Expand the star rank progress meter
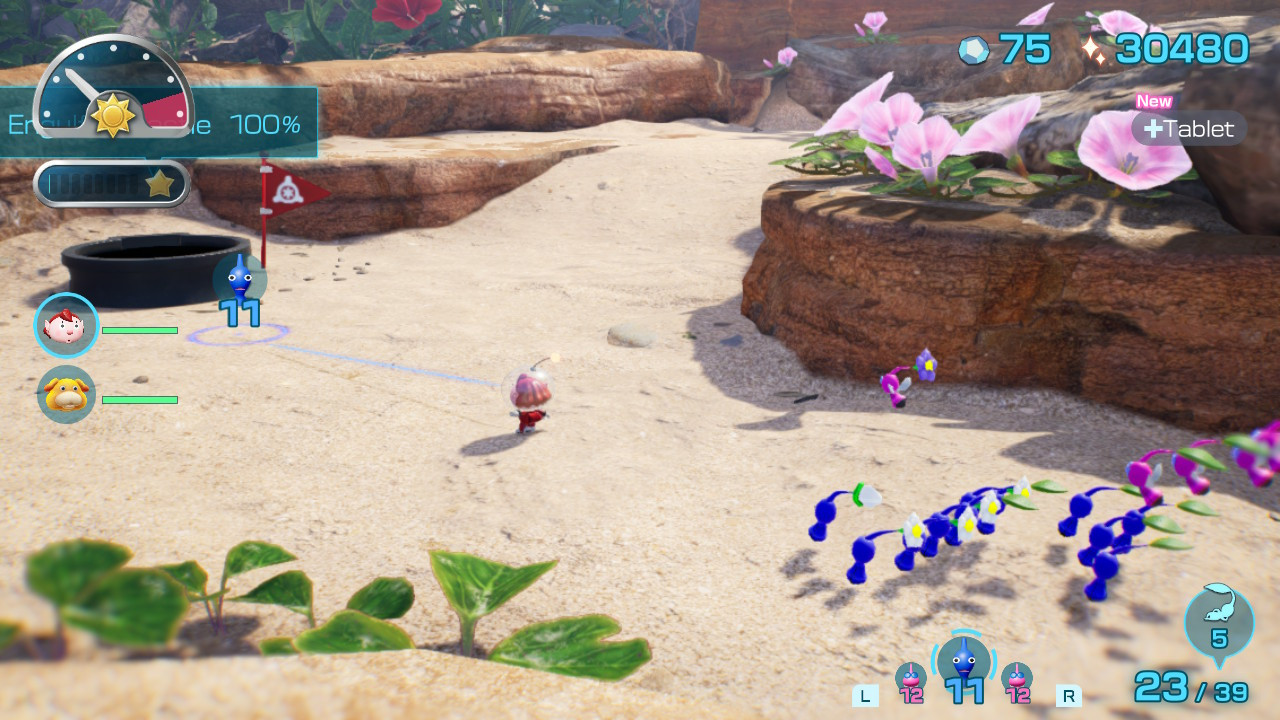Image resolution: width=1280 pixels, height=720 pixels. point(111,182)
